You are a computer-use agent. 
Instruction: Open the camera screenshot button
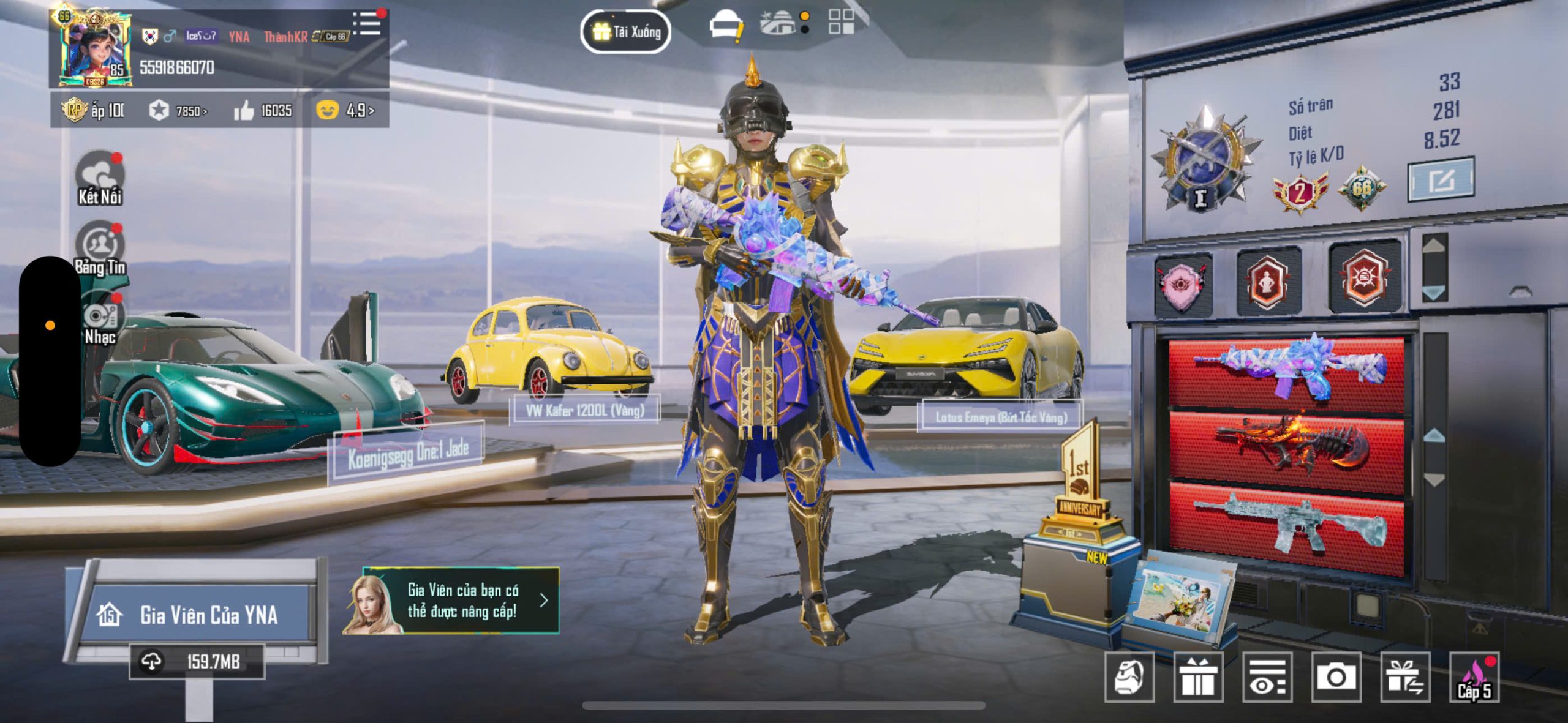(x=1336, y=677)
